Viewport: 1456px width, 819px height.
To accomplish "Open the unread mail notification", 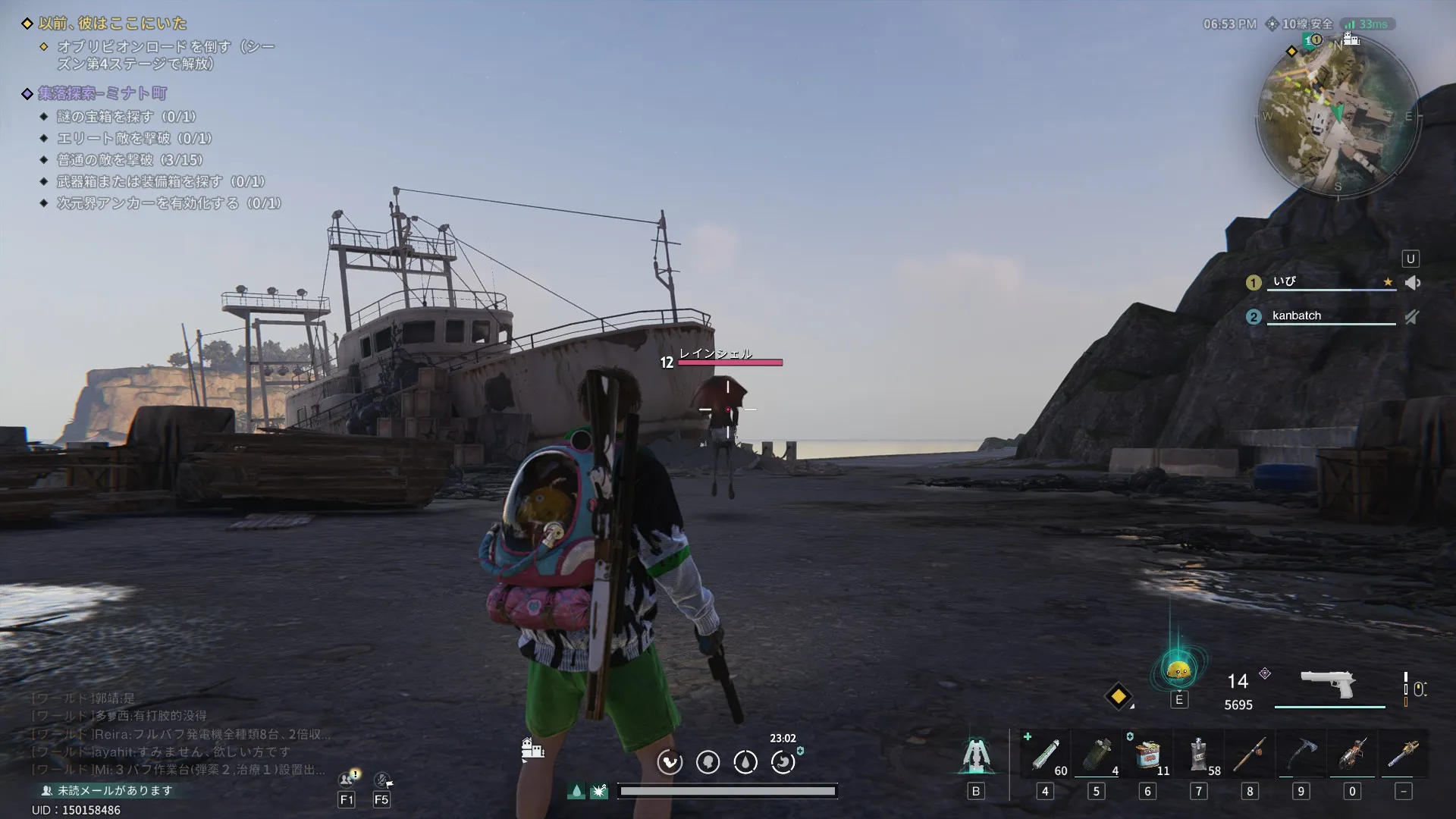I will click(x=108, y=790).
